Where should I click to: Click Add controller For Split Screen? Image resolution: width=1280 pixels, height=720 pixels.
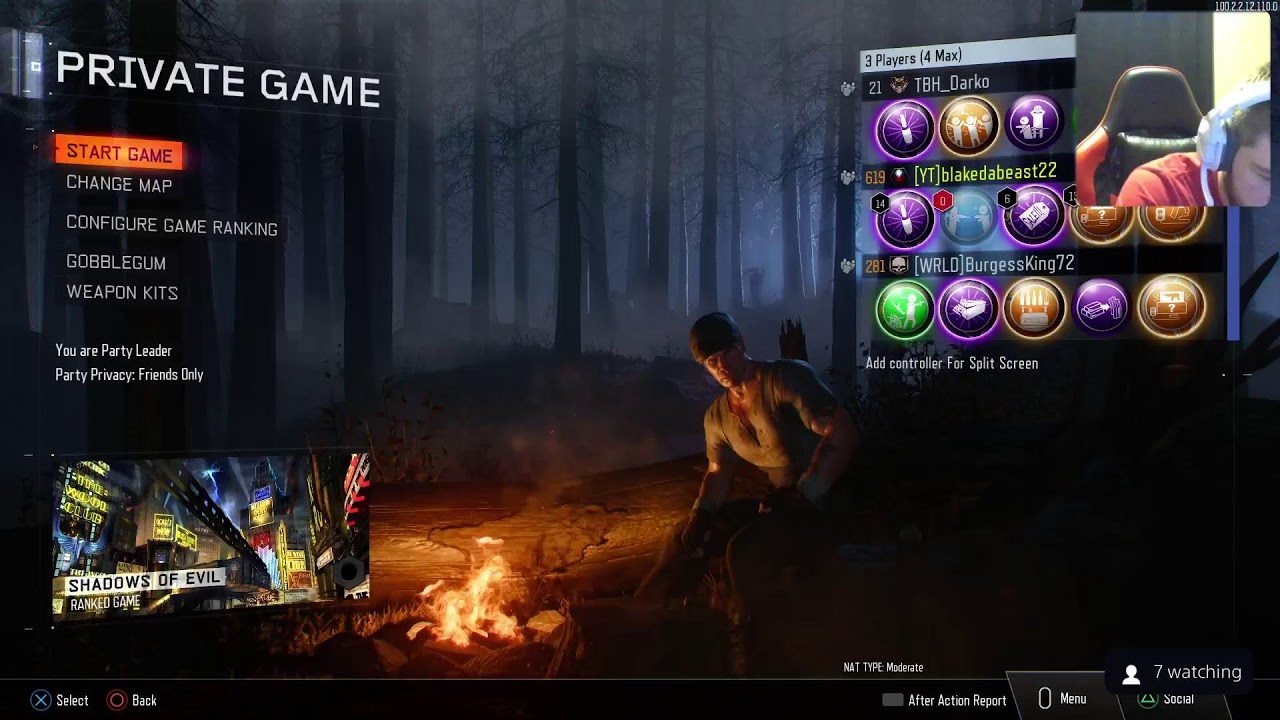[951, 363]
